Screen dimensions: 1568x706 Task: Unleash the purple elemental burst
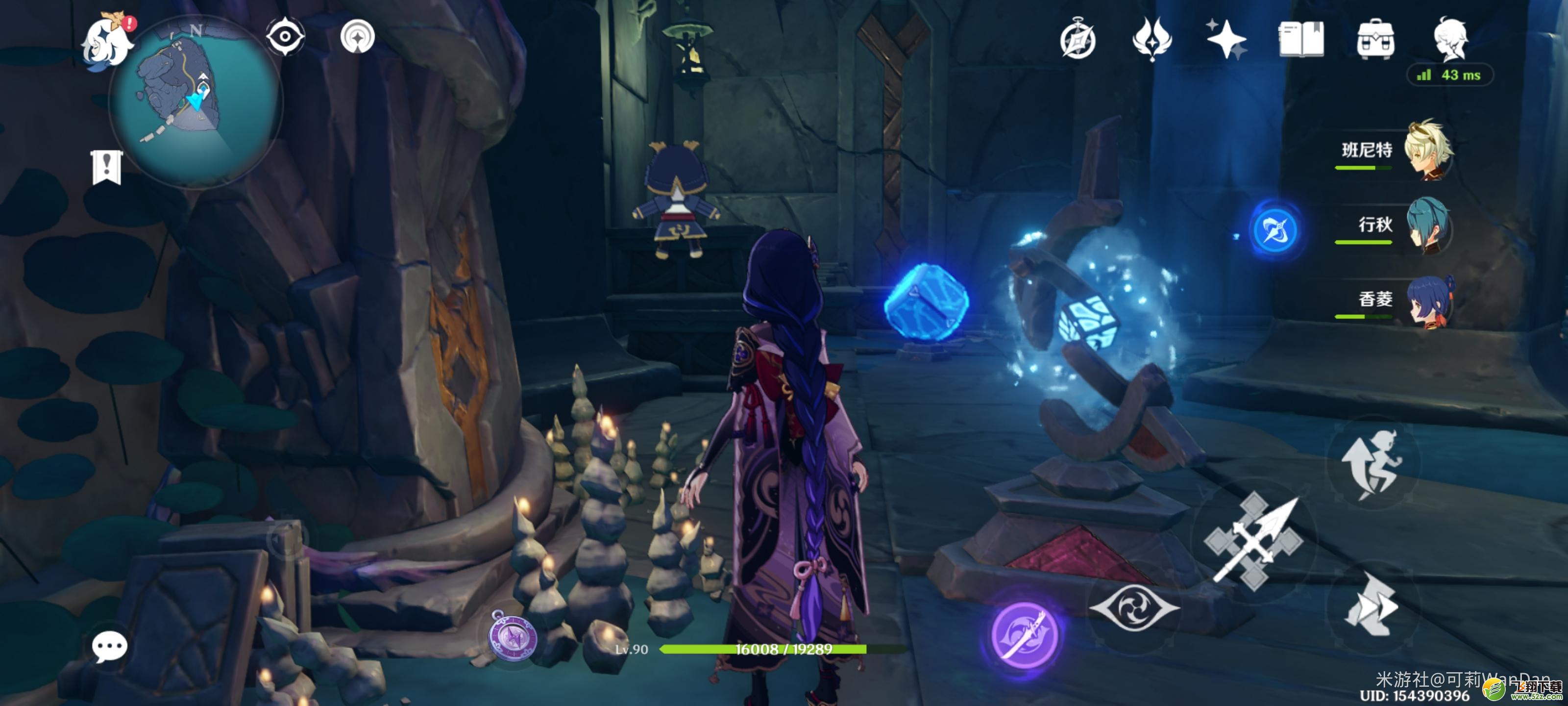click(1025, 634)
